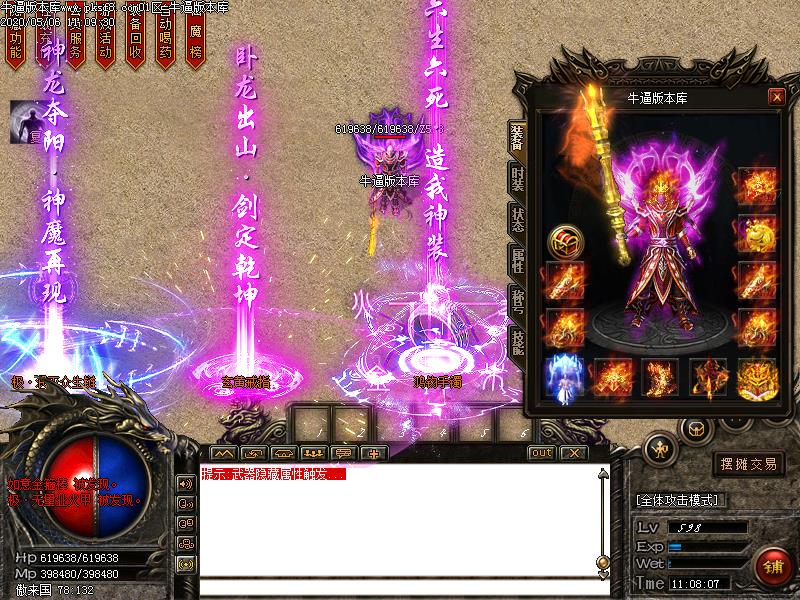Screen dimensions: 800x600
Task: Toggle the 全体攻击模式 attack mode label
Action: point(682,500)
